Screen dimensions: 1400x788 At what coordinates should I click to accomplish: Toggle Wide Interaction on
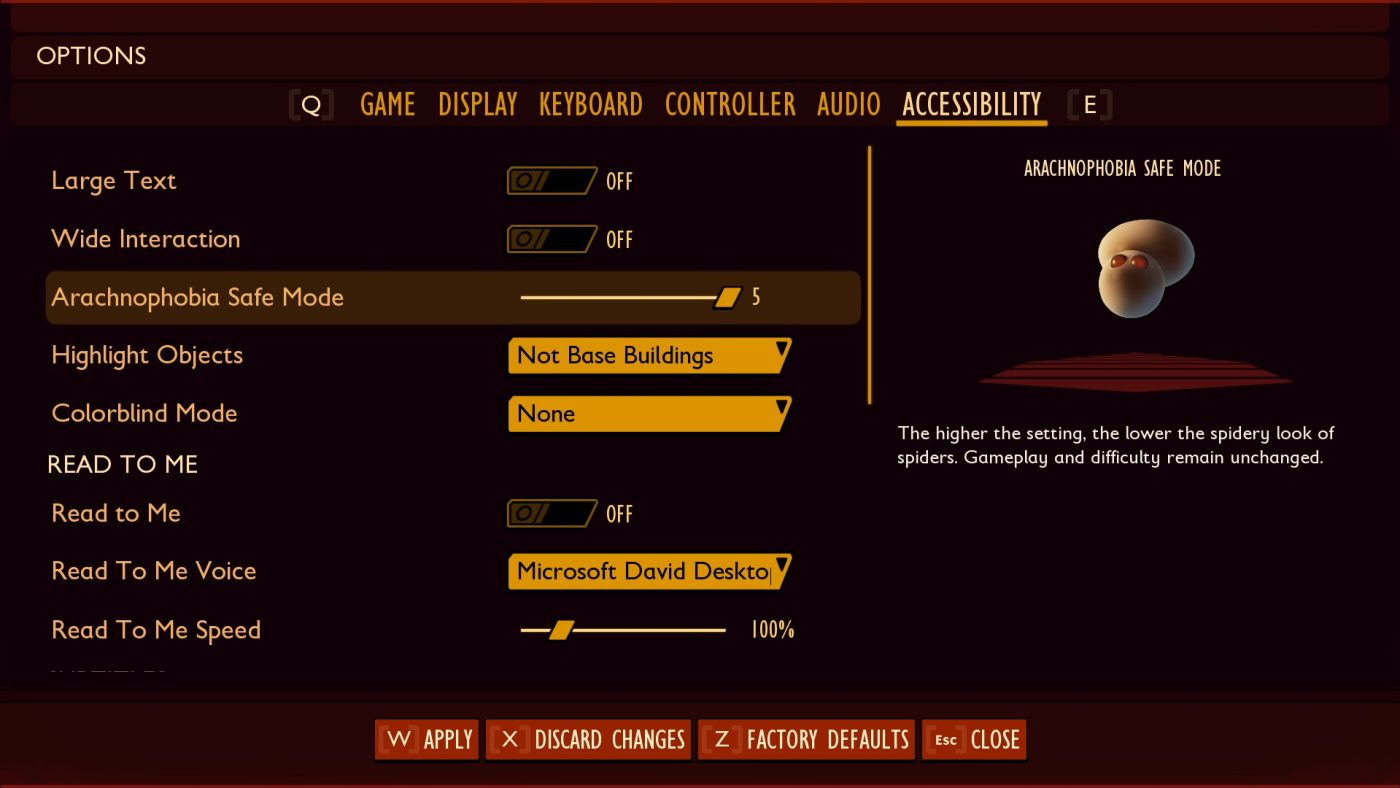pos(552,239)
